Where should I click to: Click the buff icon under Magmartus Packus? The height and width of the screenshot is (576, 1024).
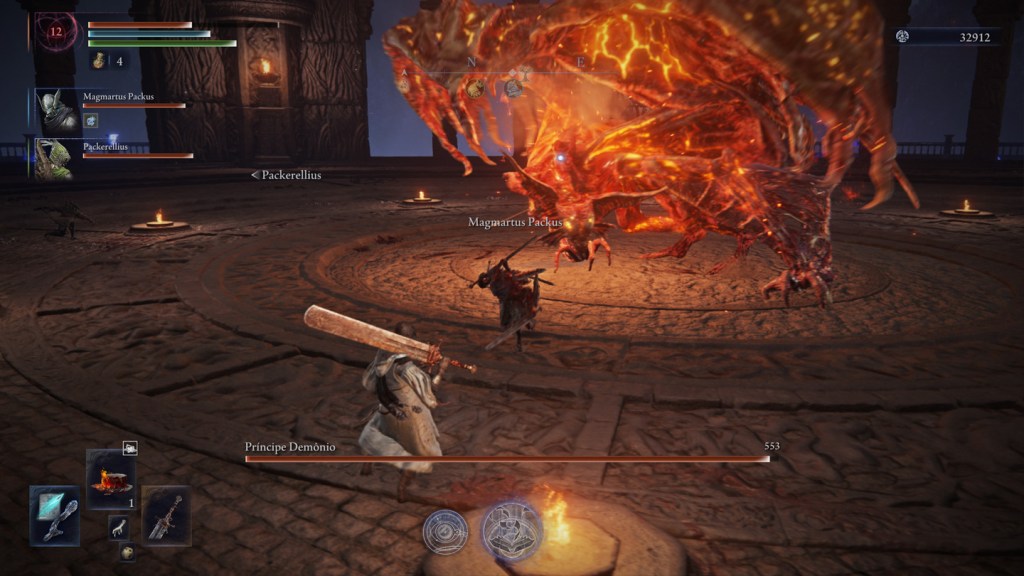[x=89, y=121]
